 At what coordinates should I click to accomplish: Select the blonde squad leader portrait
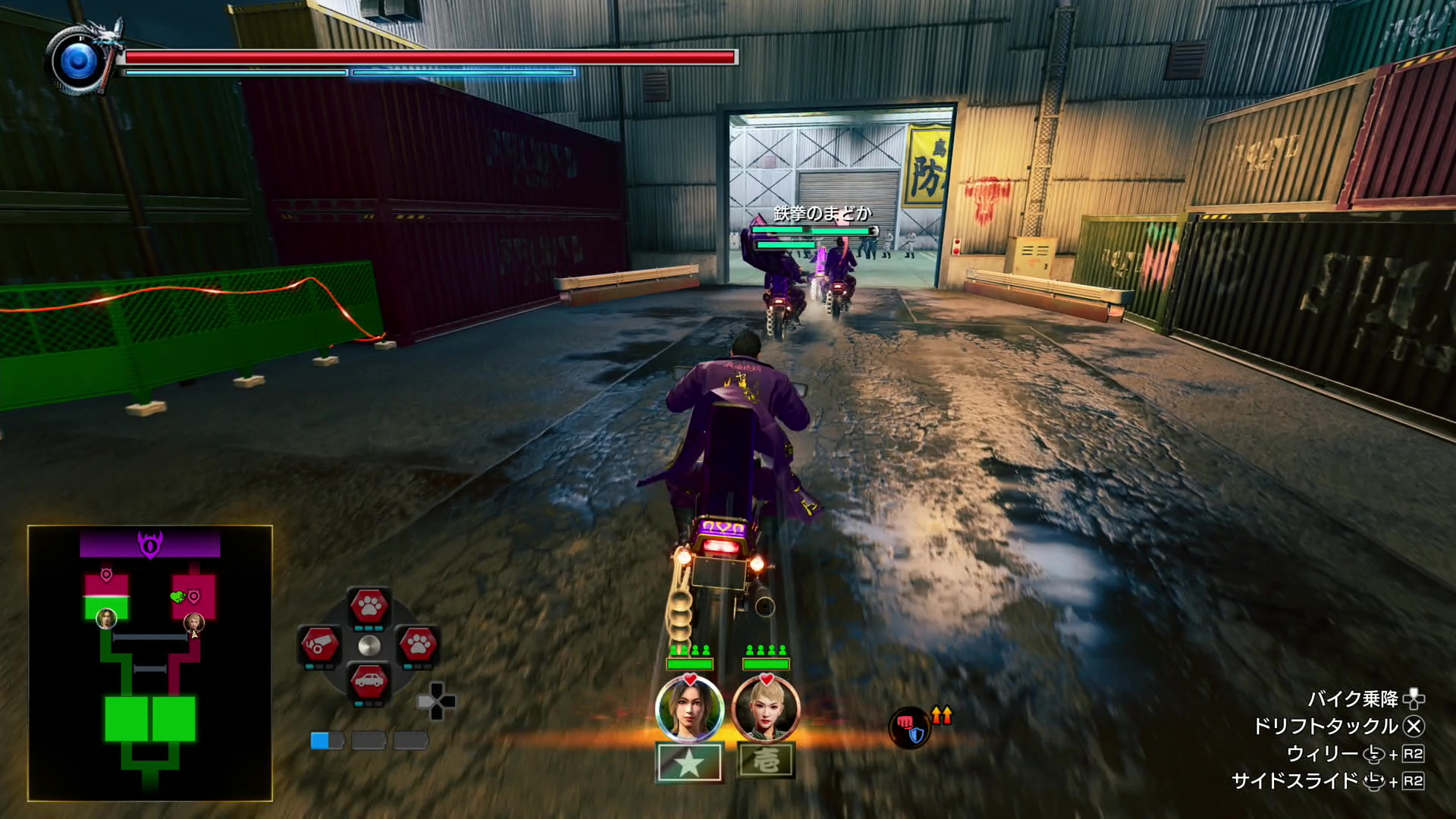pyautogui.click(x=766, y=709)
